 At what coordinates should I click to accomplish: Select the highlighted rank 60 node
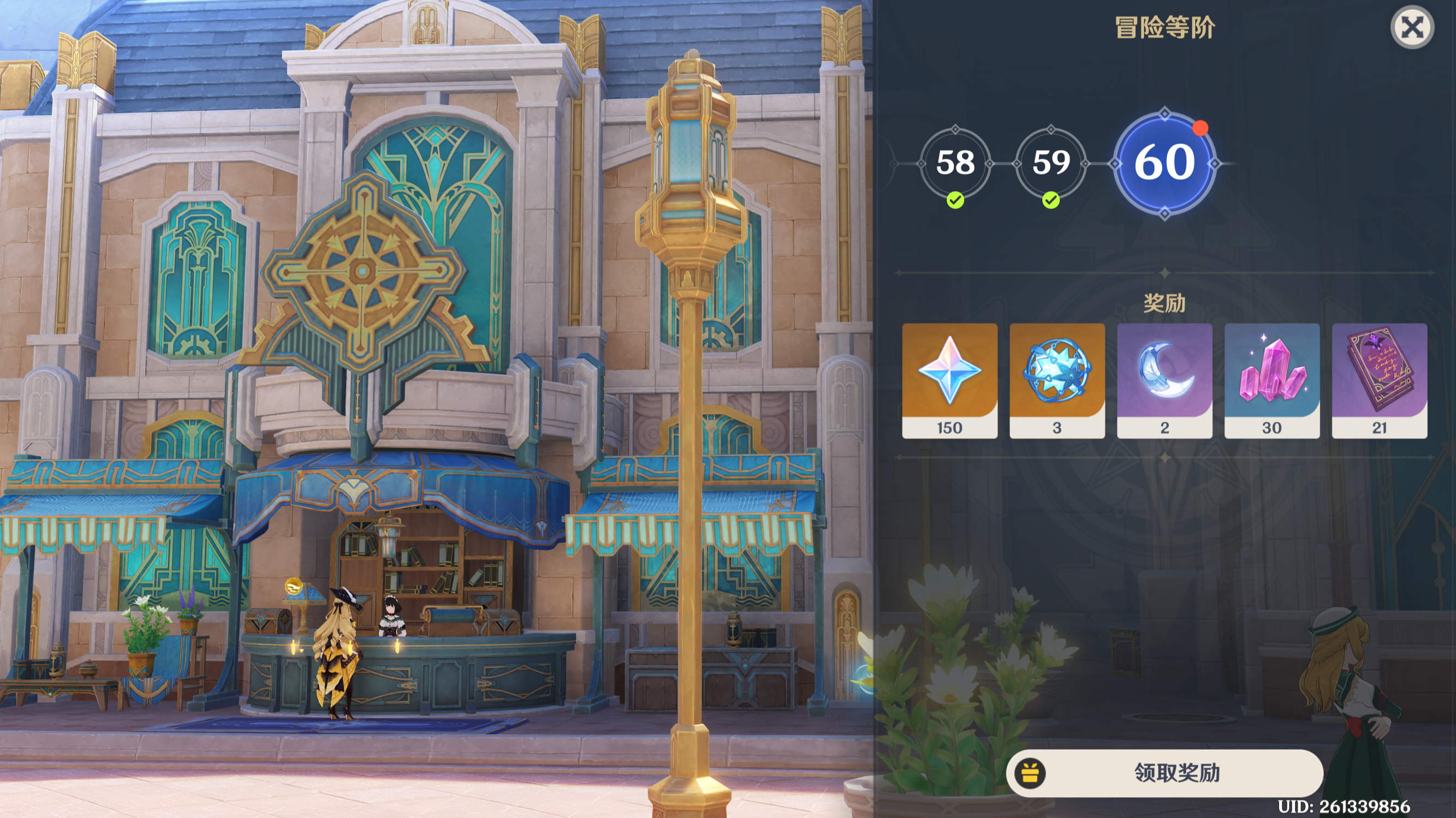1164,163
